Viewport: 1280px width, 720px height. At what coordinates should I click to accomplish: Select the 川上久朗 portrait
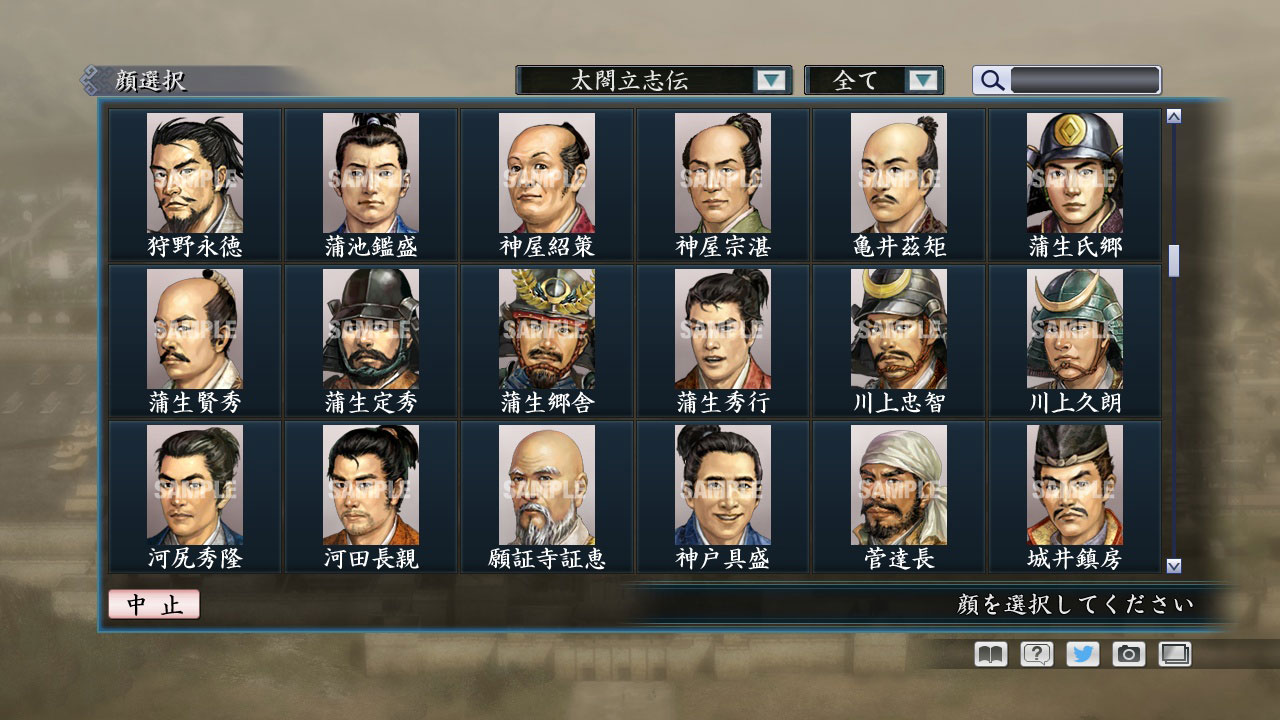1076,330
